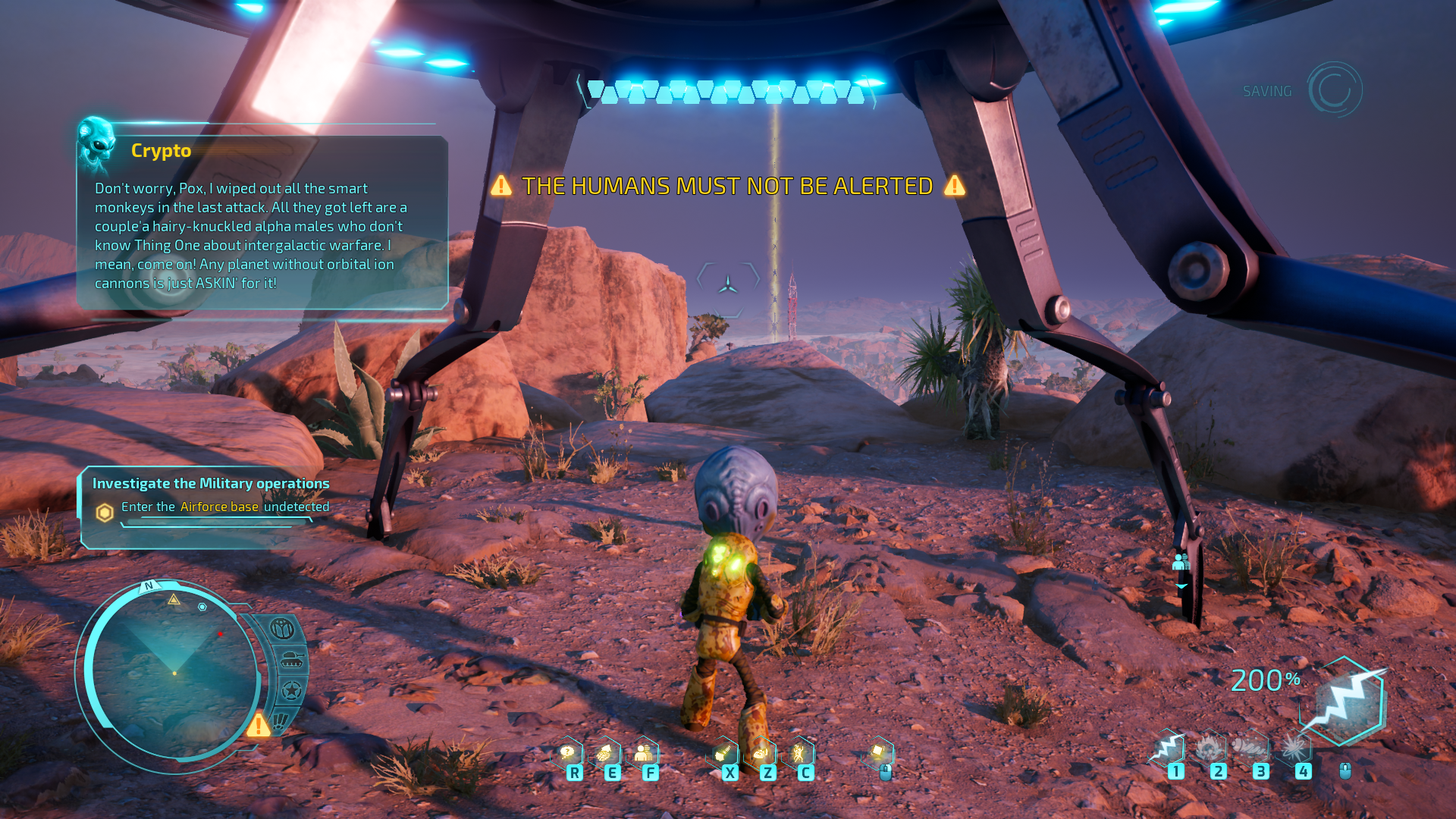Open the Investigate the Military operations objective
This screenshot has width=1456, height=819.
click(211, 483)
